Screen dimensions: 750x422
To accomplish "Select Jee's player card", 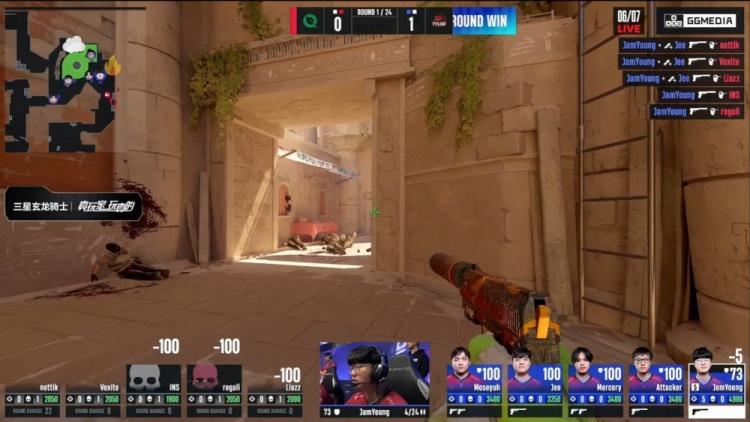I will (x=536, y=382).
